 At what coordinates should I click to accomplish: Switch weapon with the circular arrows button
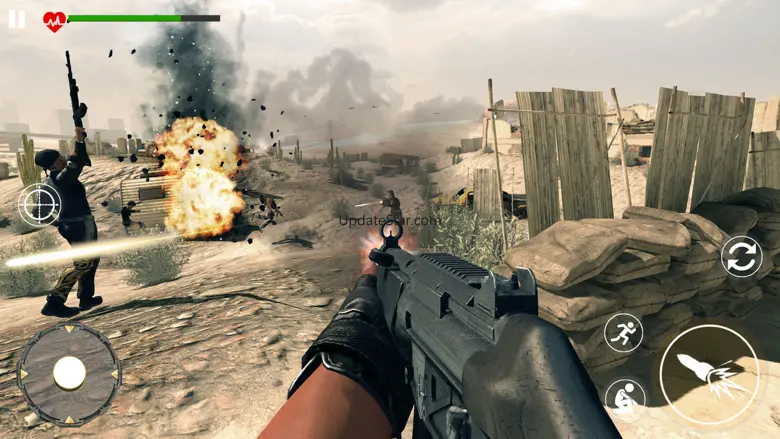[x=741, y=256]
